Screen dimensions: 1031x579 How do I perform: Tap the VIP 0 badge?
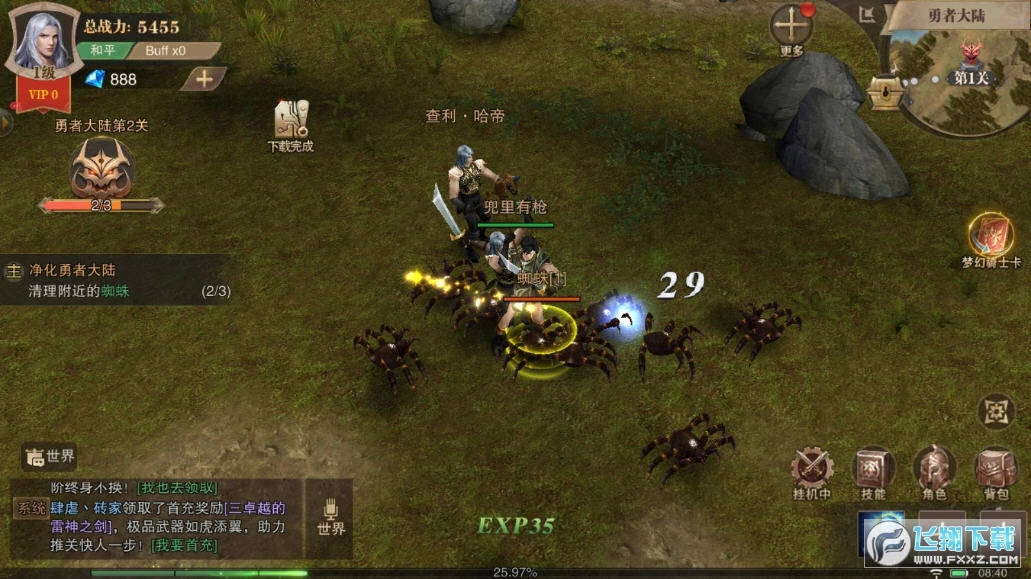[x=42, y=94]
